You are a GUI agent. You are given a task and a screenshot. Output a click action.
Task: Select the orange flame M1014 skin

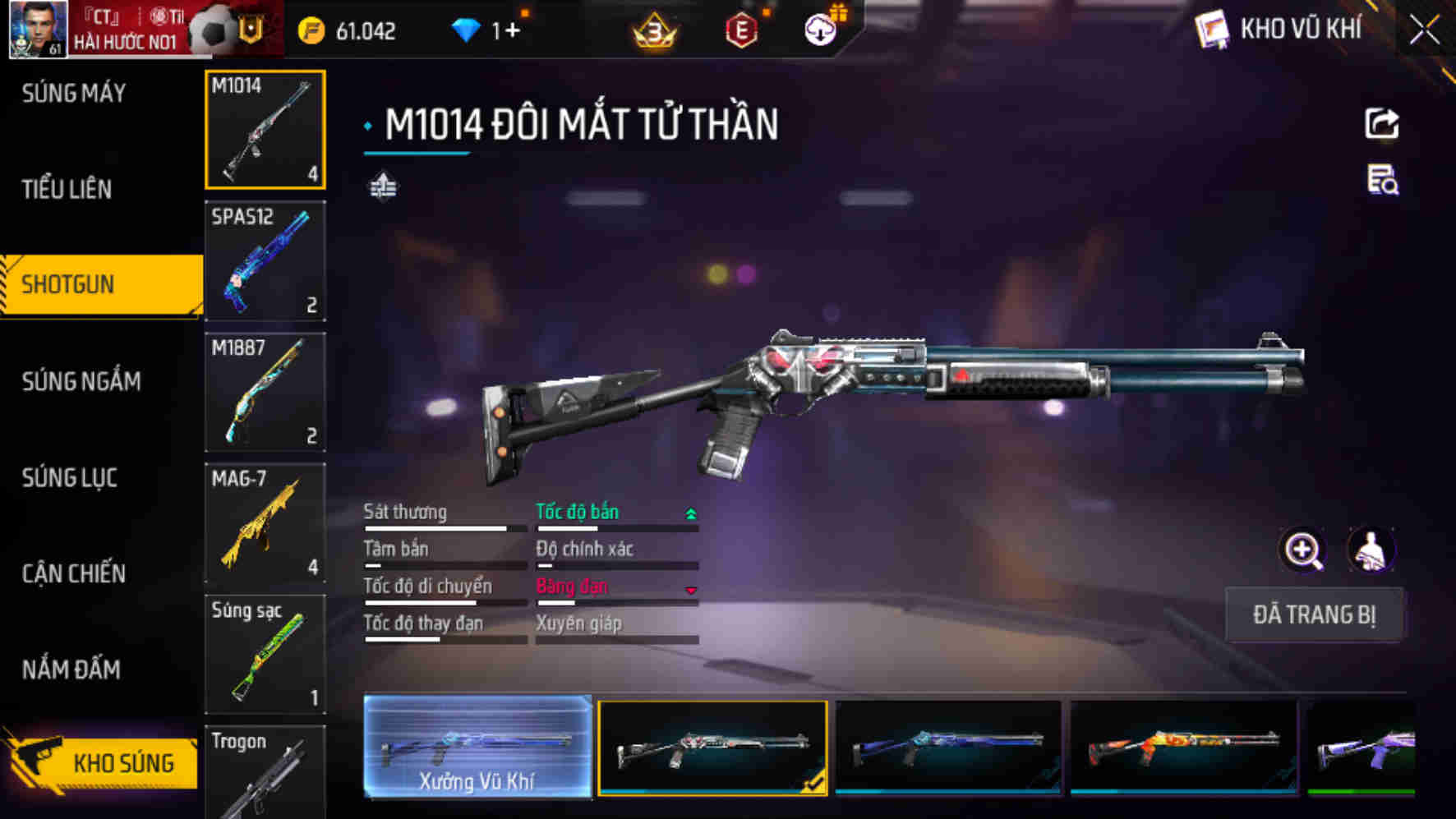point(1183,748)
